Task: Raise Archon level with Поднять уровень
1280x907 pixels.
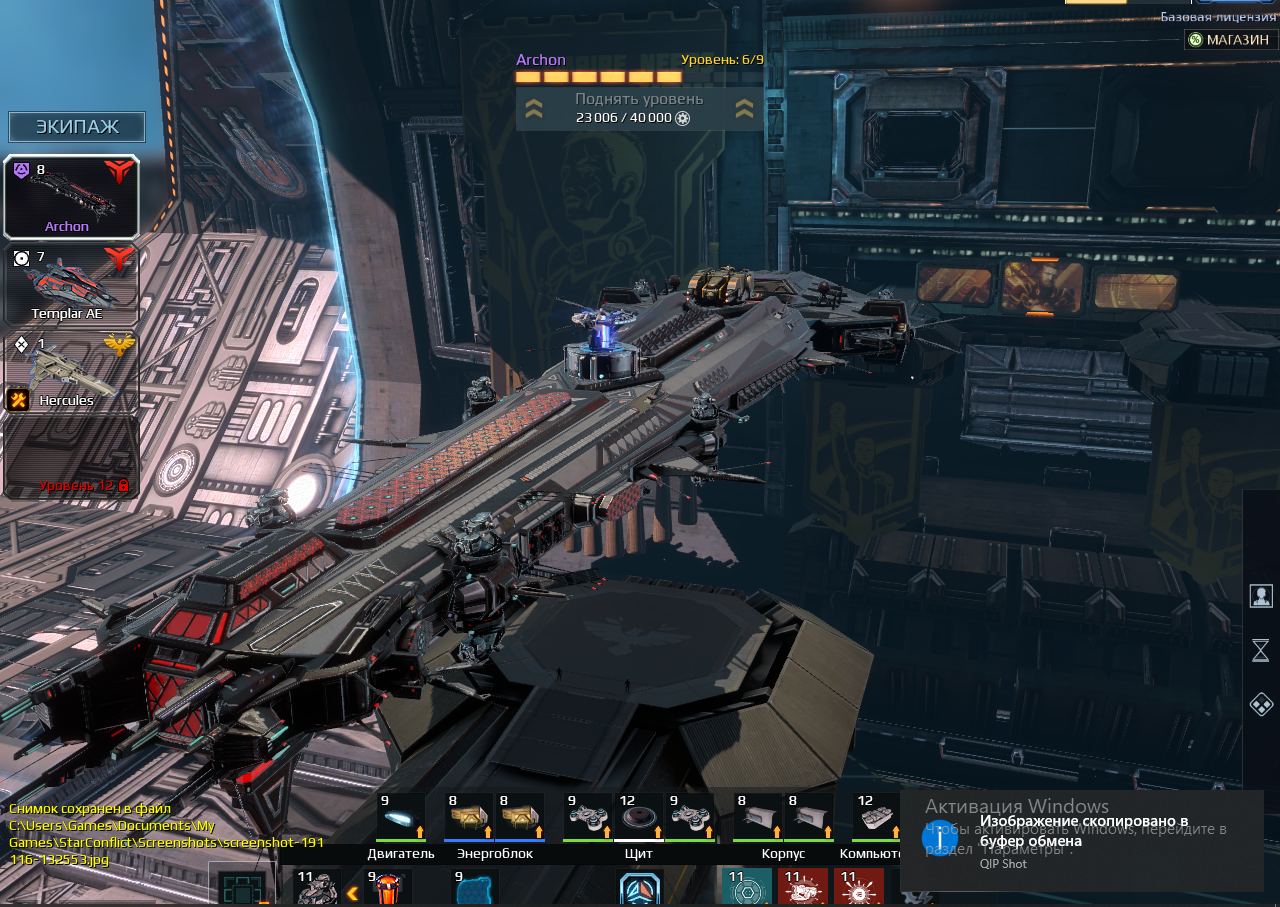Action: 639,108
